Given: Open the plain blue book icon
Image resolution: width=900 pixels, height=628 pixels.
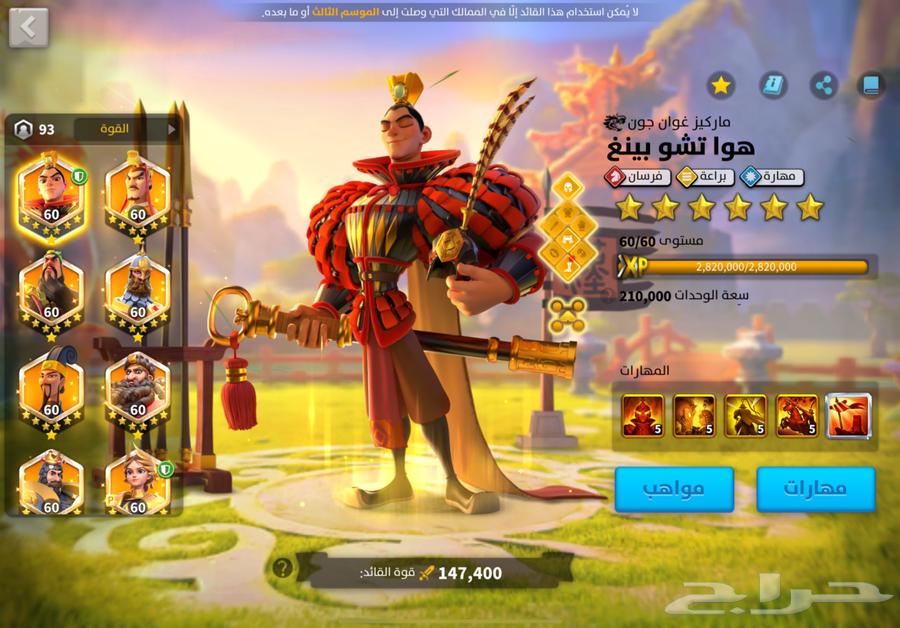Looking at the screenshot, I should click(872, 84).
